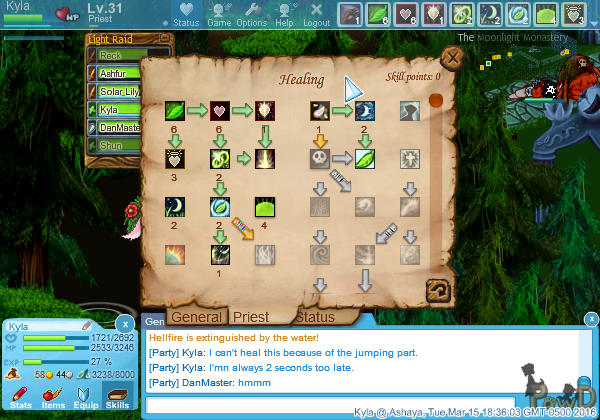Screen dimensions: 600x420
Task: Close the Kyla character info panel
Action: [x=122, y=323]
